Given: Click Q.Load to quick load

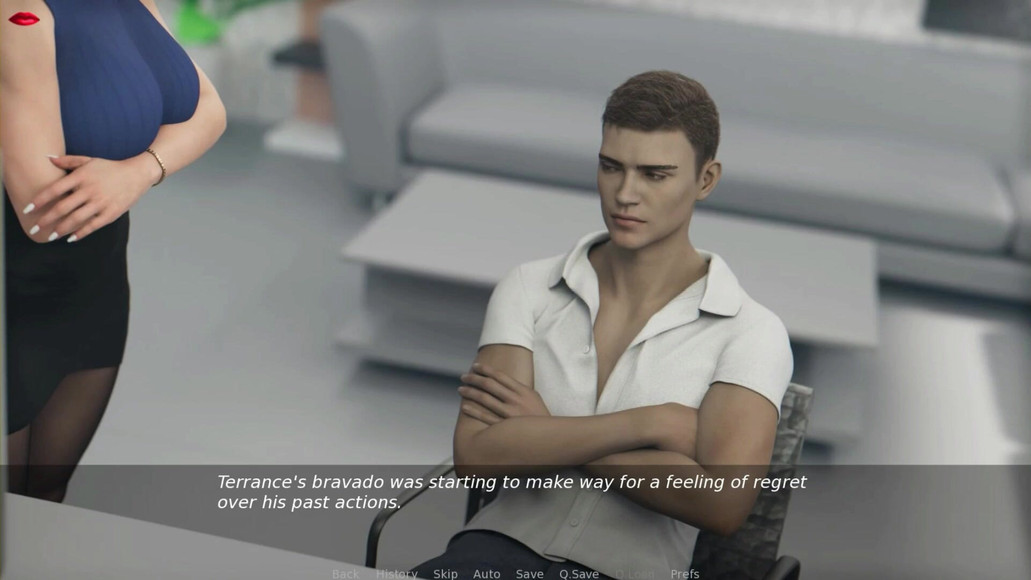Looking at the screenshot, I should pos(635,574).
